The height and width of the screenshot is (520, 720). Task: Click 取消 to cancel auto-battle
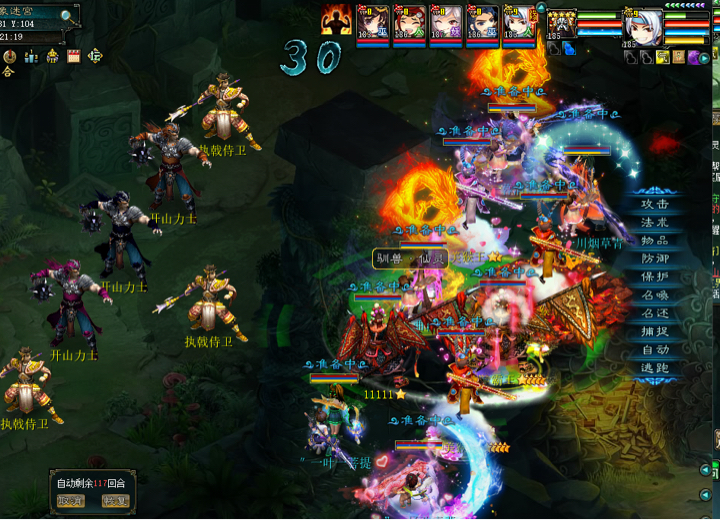pyautogui.click(x=71, y=501)
